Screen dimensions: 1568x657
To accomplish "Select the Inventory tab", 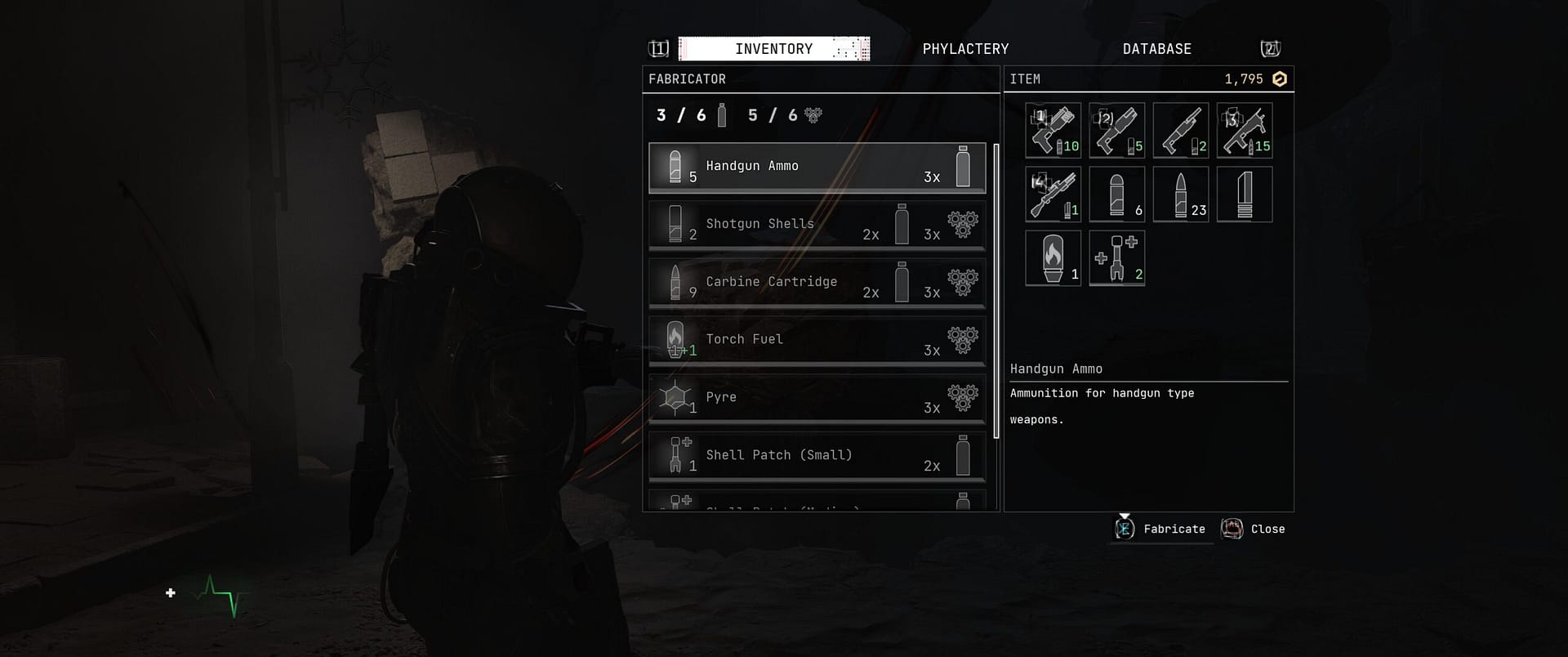I will click(x=773, y=49).
